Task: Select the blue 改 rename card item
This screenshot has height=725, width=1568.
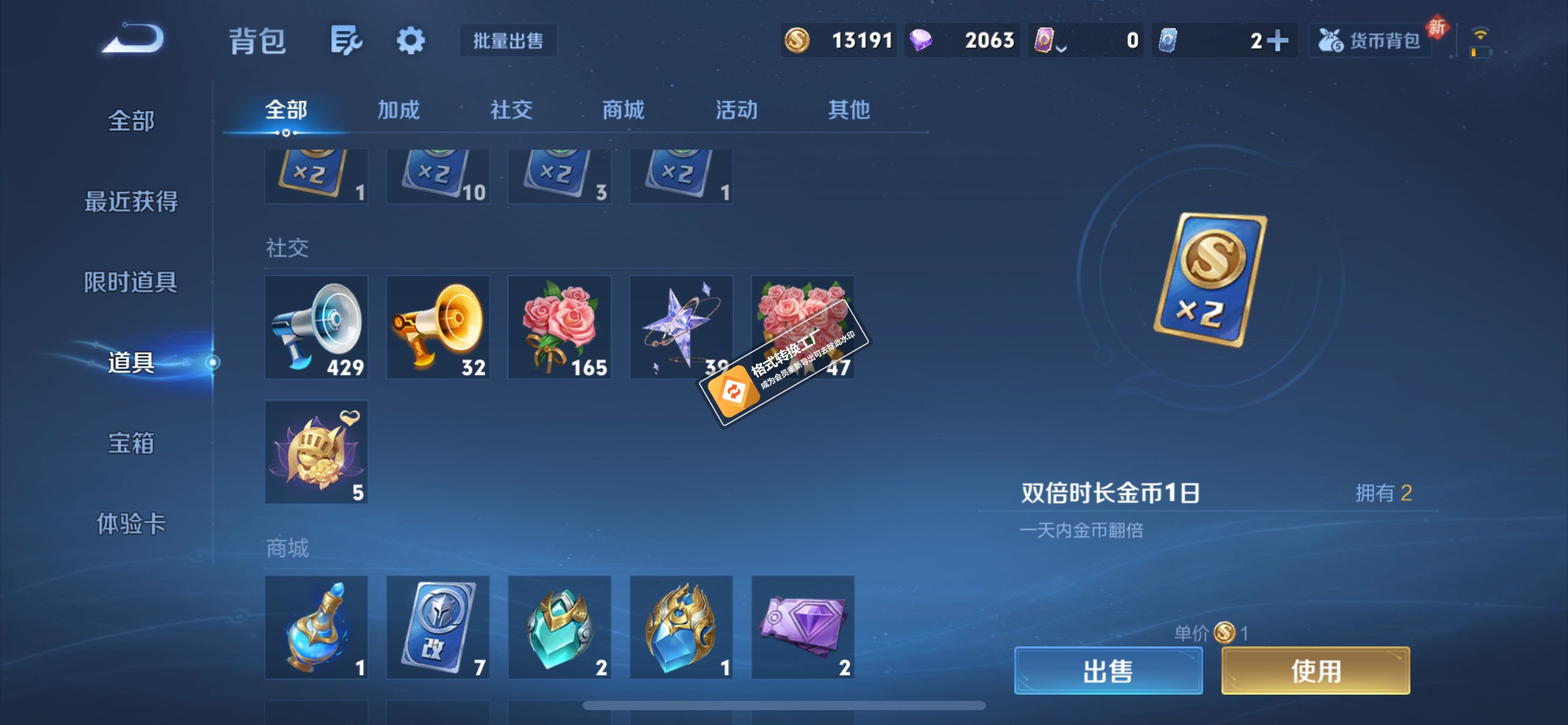Action: coord(438,628)
